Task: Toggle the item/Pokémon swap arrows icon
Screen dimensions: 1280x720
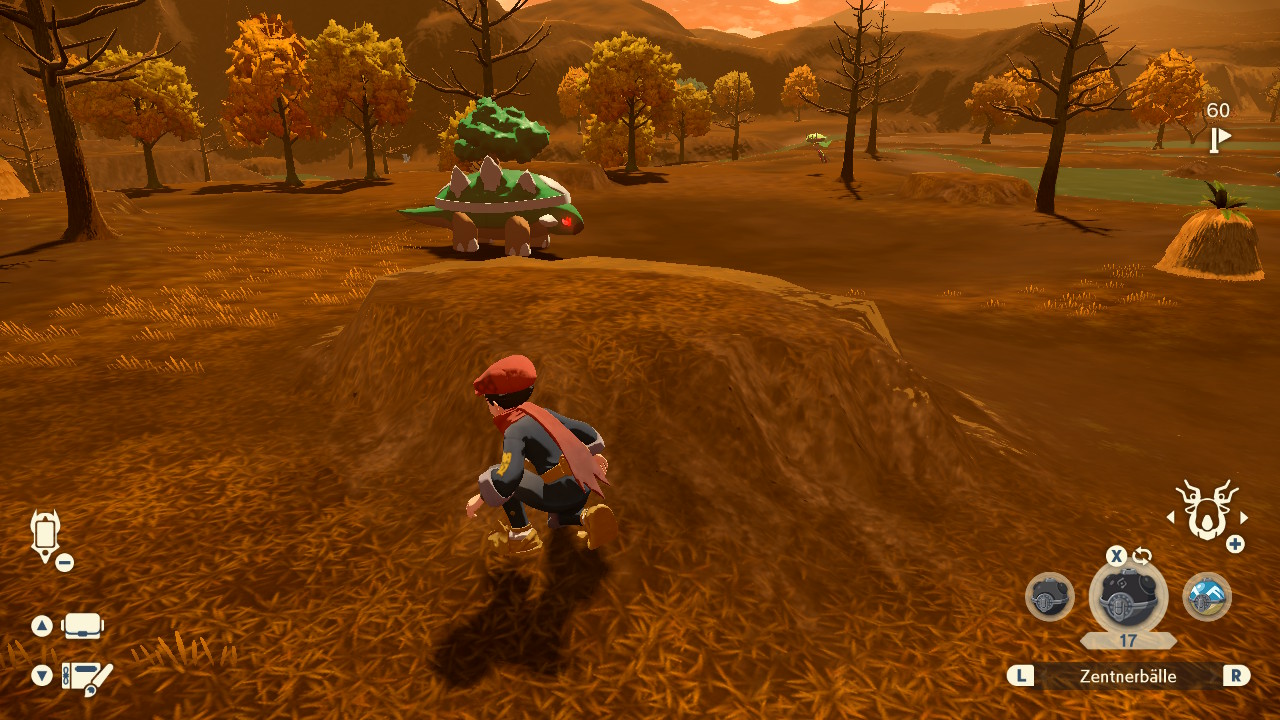Action: tap(1142, 556)
